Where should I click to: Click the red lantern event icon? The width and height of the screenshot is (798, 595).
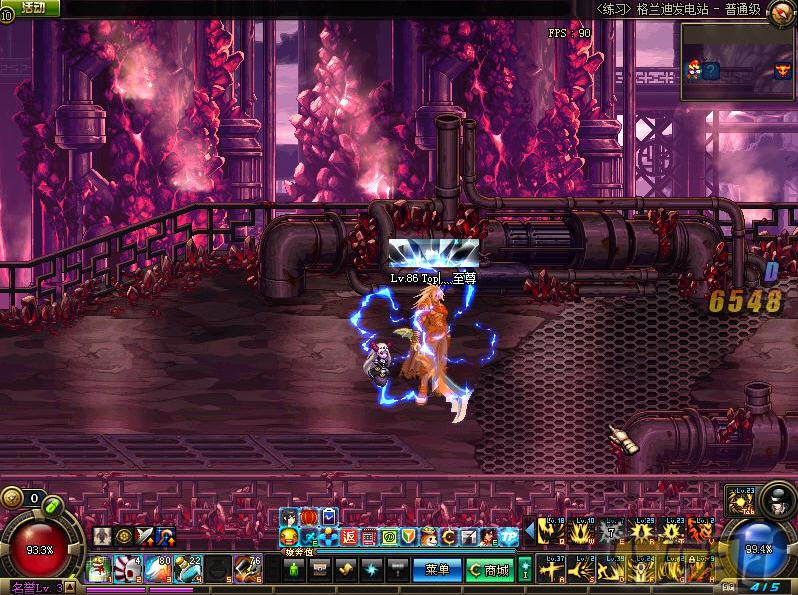309,516
